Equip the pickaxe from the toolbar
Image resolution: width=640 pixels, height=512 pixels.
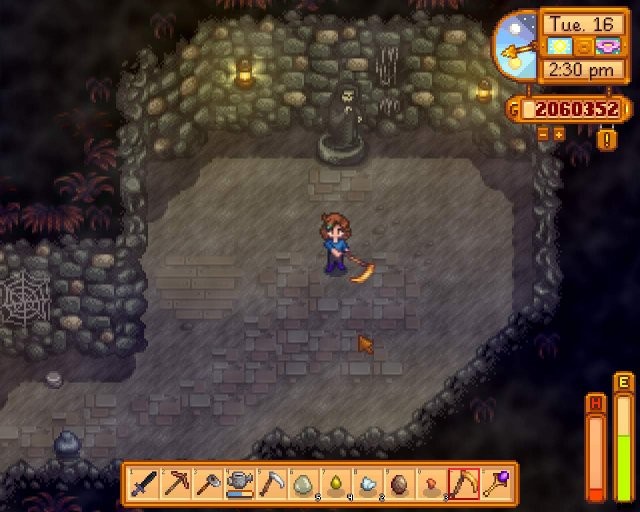[175, 484]
